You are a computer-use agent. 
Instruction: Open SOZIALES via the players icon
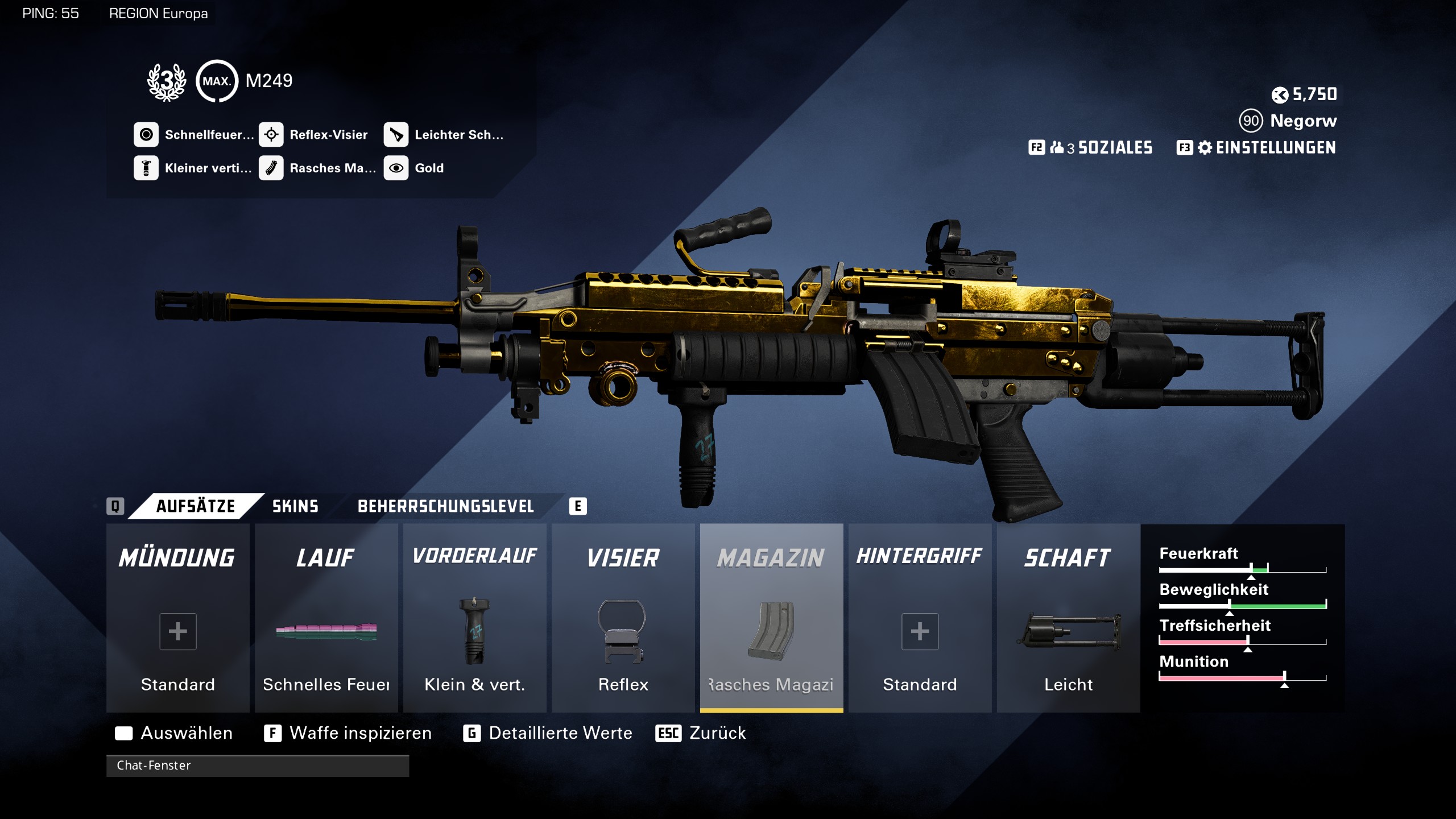(x=1059, y=148)
